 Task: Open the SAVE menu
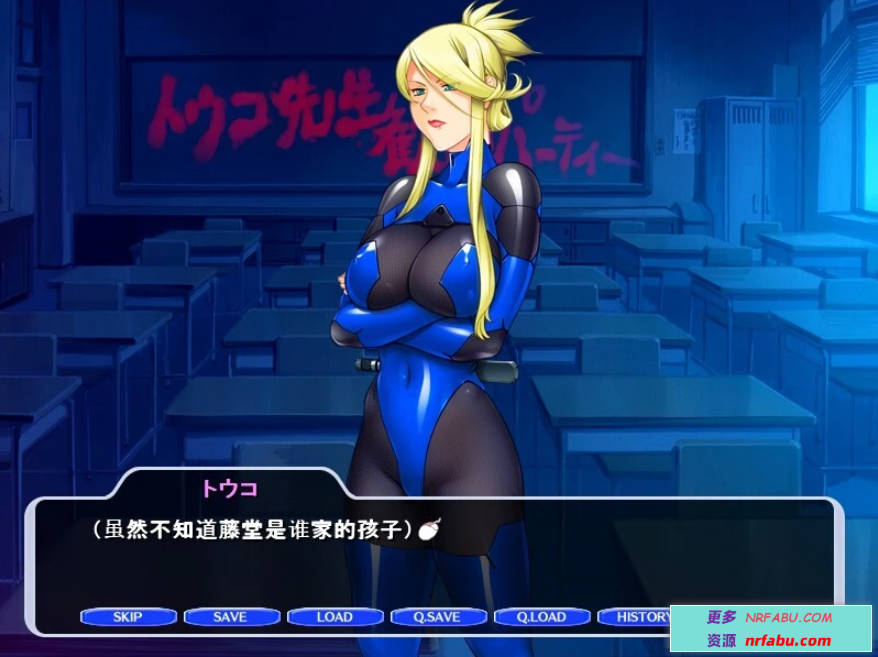point(231,617)
